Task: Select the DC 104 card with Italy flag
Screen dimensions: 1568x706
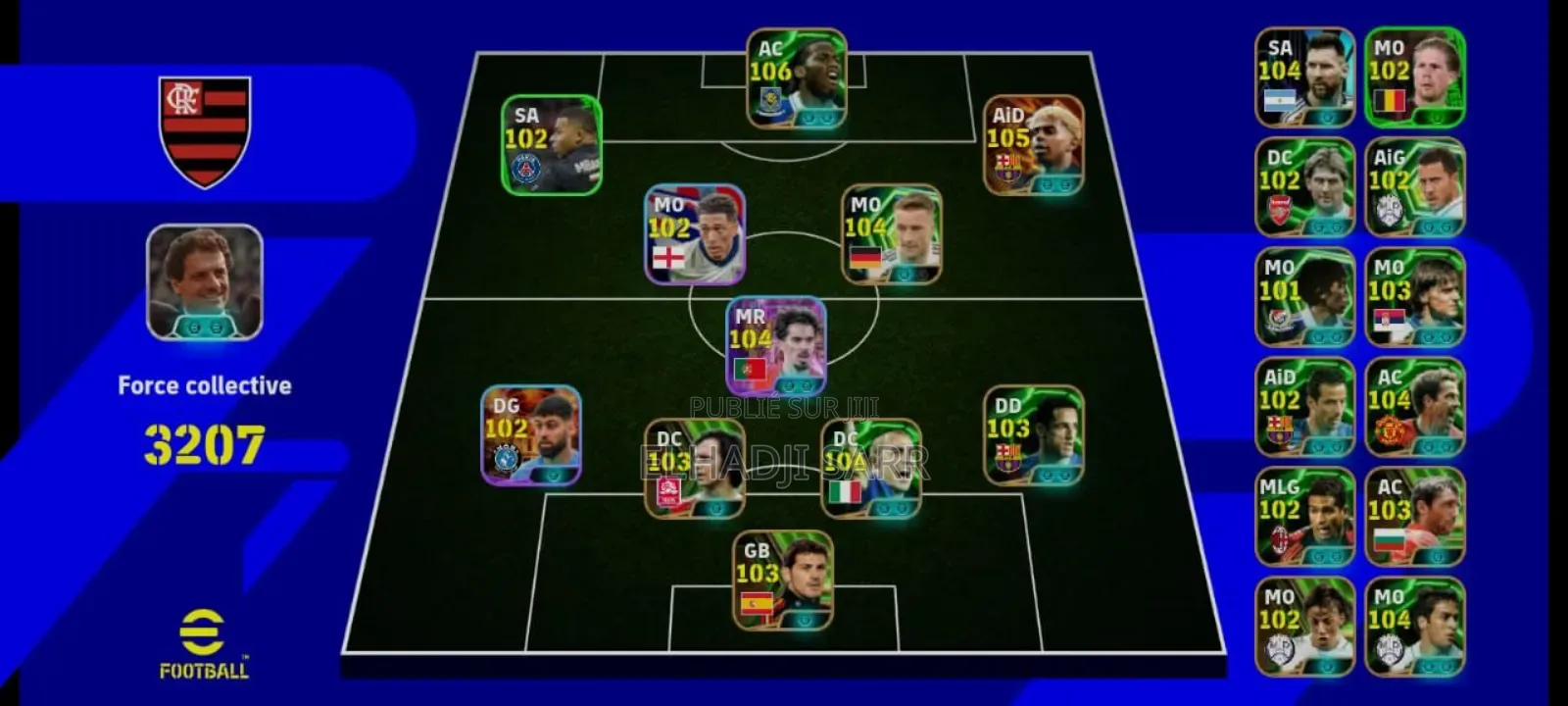Action: click(x=871, y=469)
